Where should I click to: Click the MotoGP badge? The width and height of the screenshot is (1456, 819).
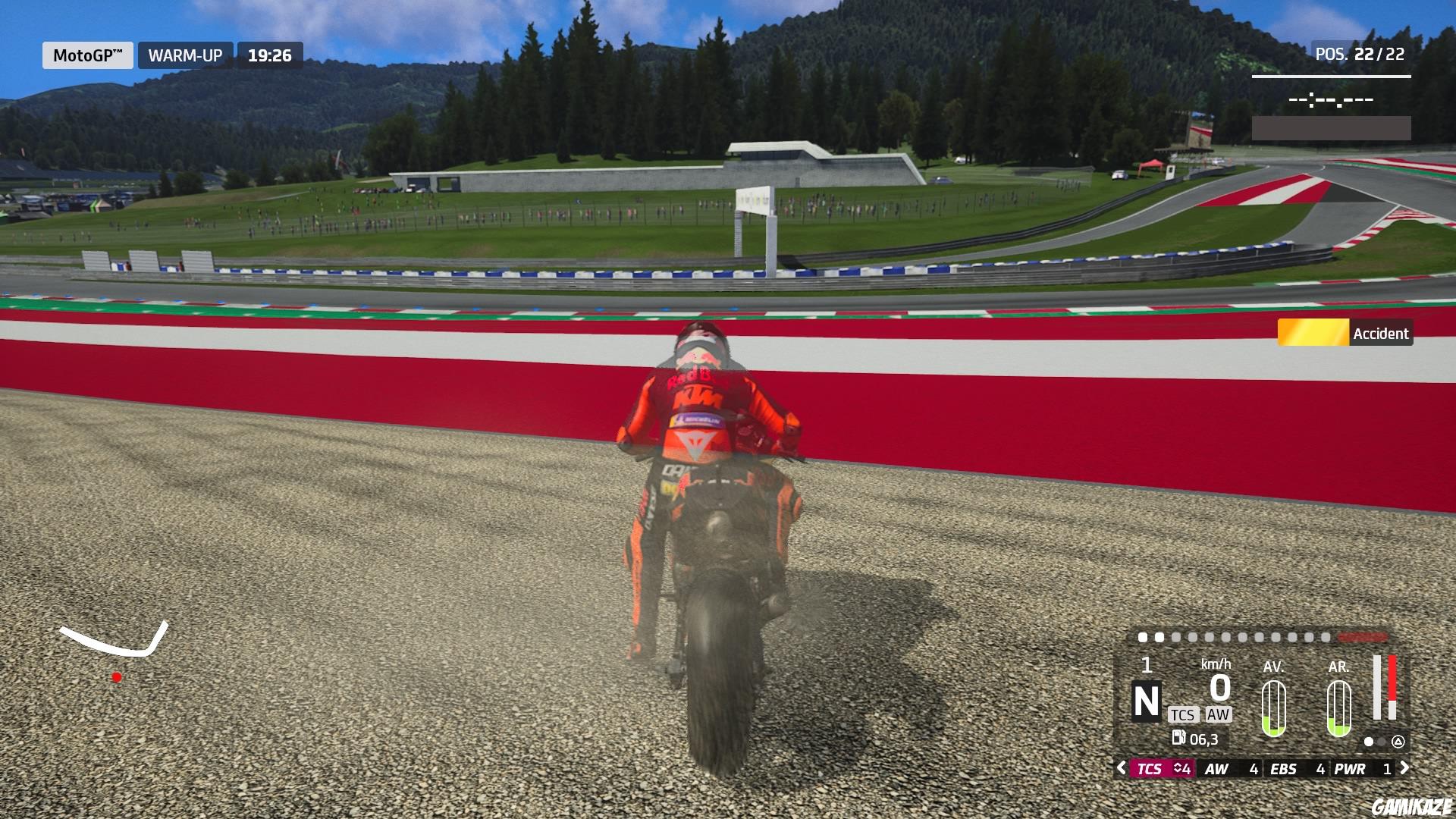tap(87, 55)
